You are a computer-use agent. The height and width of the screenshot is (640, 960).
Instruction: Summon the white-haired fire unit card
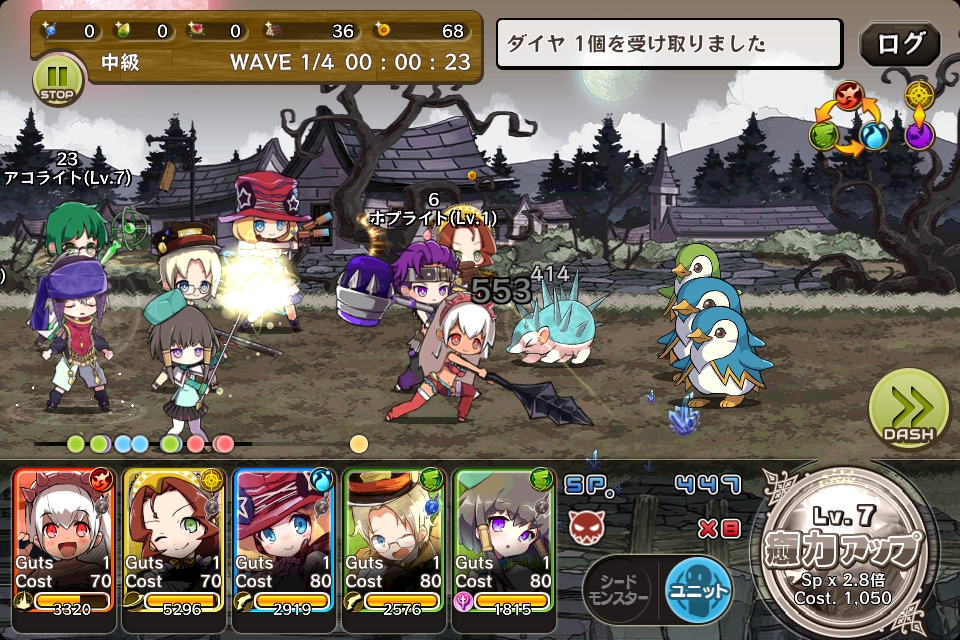click(x=66, y=538)
